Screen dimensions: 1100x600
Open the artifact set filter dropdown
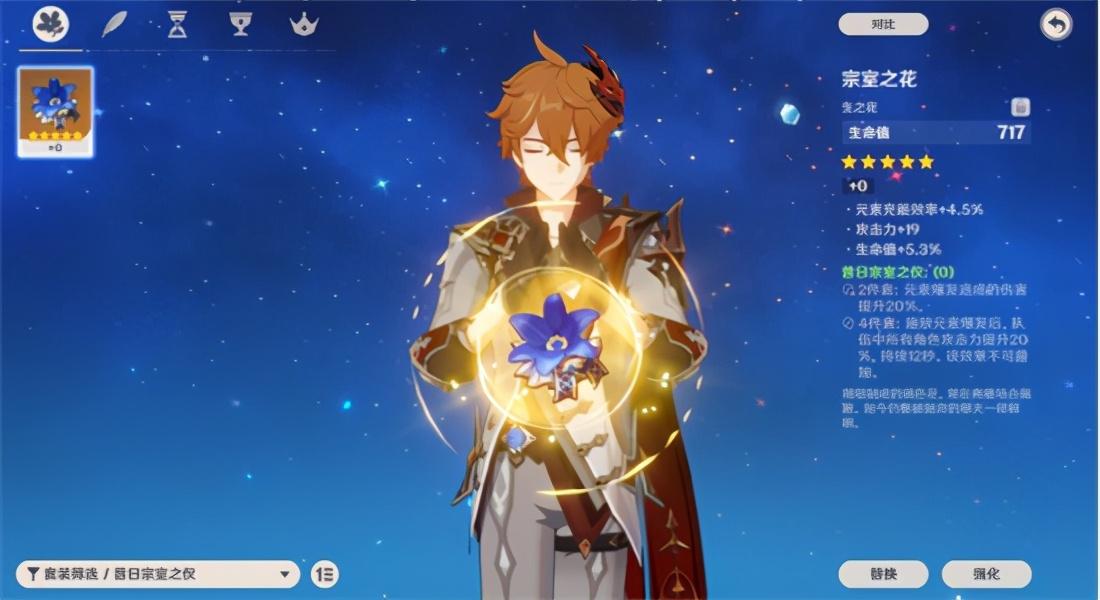(158, 574)
